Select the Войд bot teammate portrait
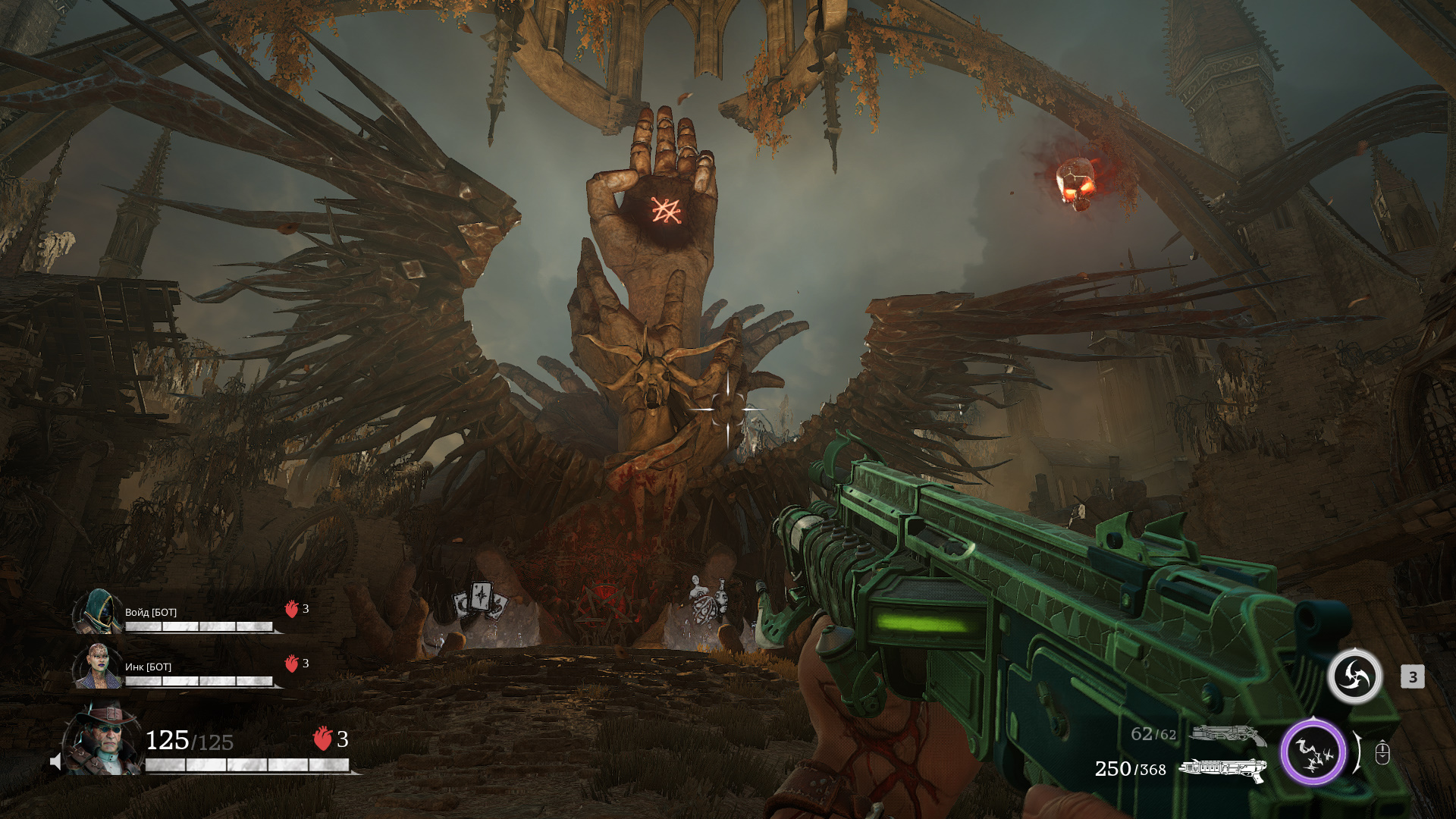1456x819 pixels. click(x=99, y=612)
